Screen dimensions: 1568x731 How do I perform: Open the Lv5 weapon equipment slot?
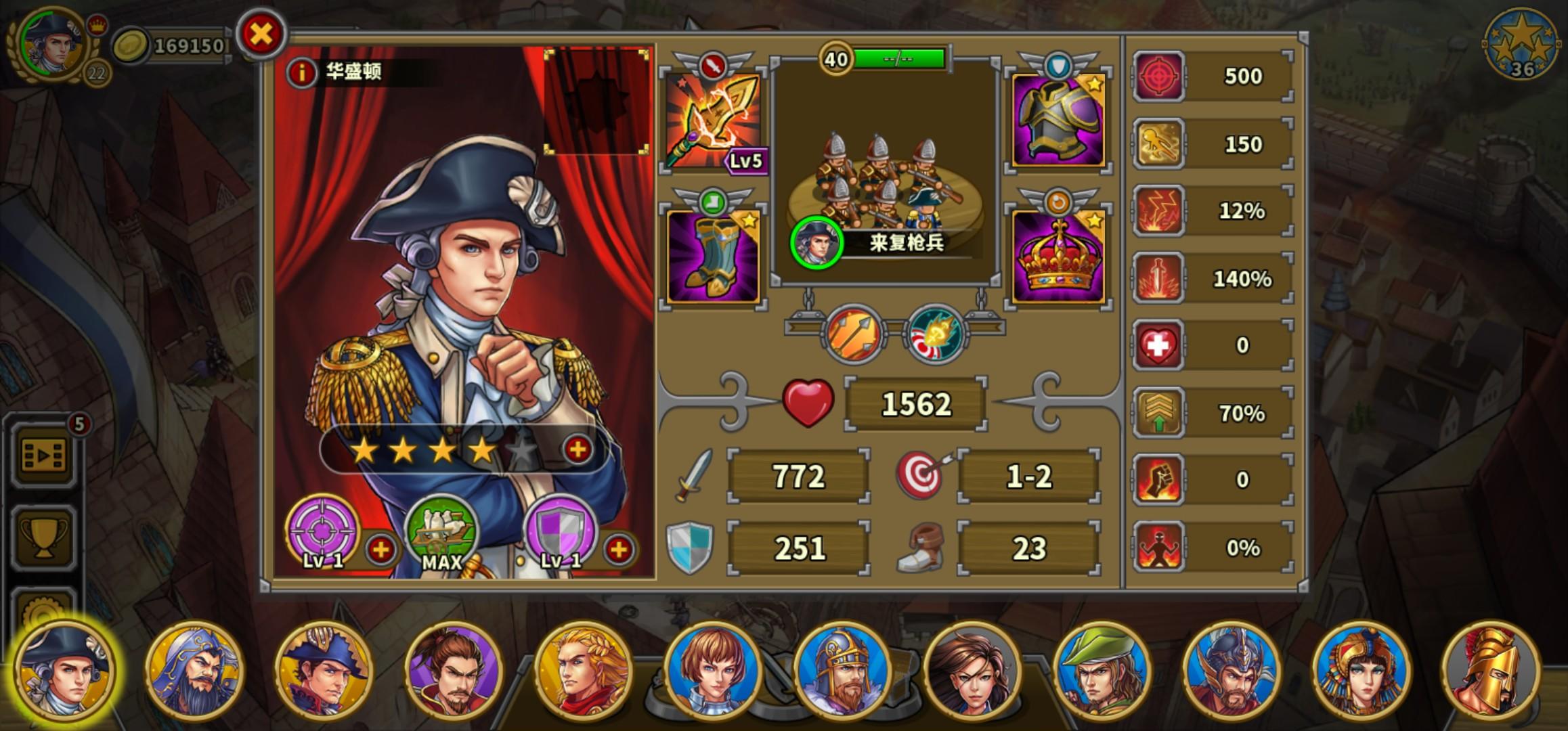716,120
